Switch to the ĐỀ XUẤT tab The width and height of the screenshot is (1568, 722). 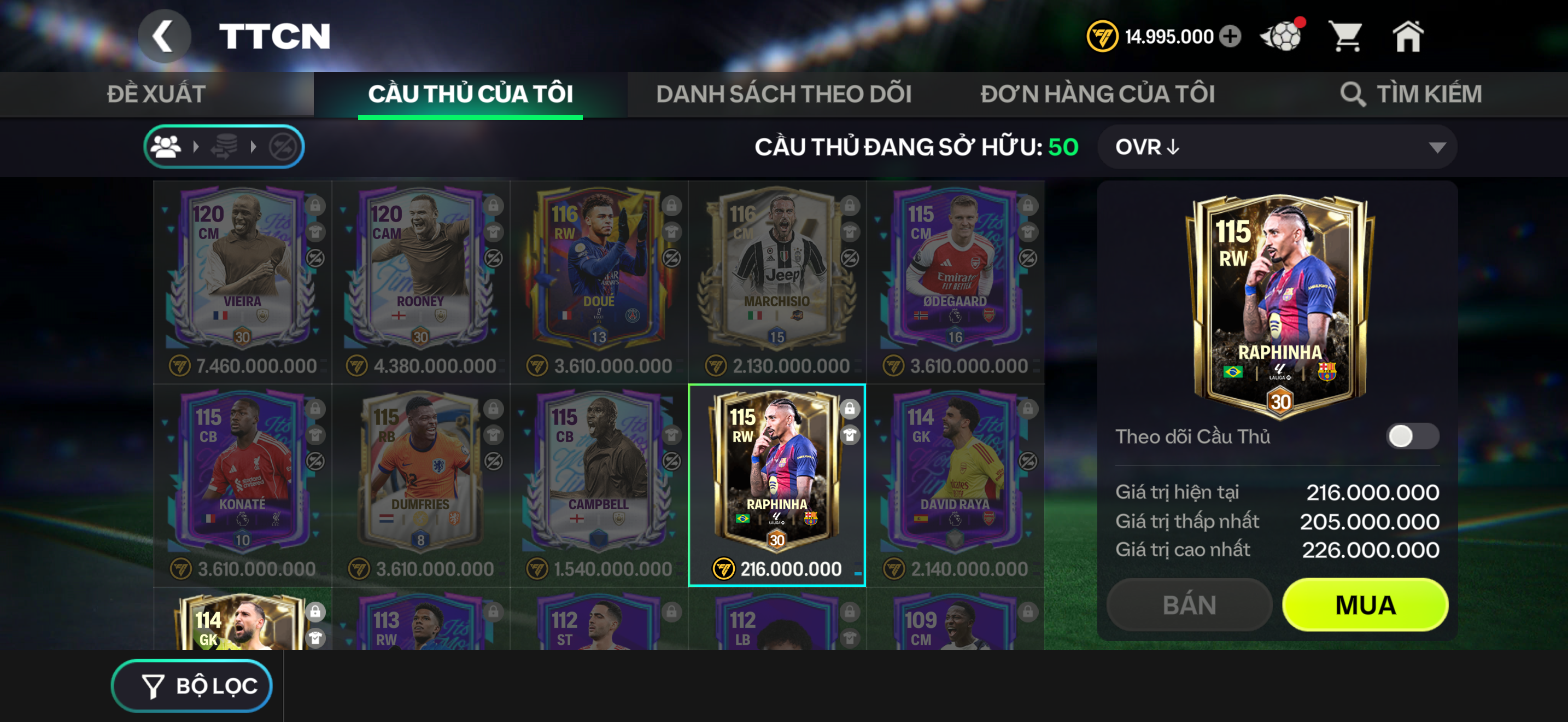(156, 94)
